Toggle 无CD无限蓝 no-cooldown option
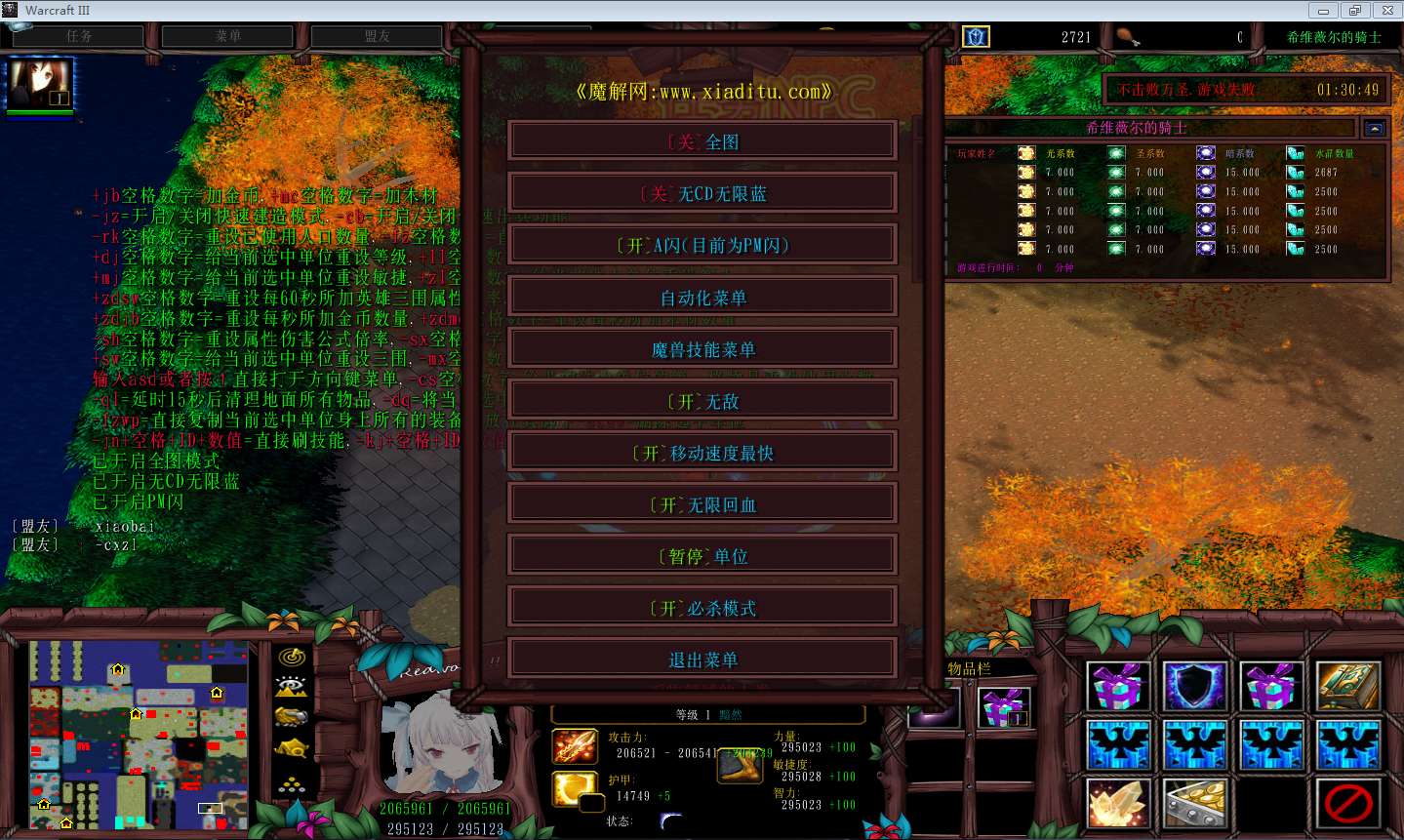Image resolution: width=1404 pixels, height=840 pixels. (702, 194)
